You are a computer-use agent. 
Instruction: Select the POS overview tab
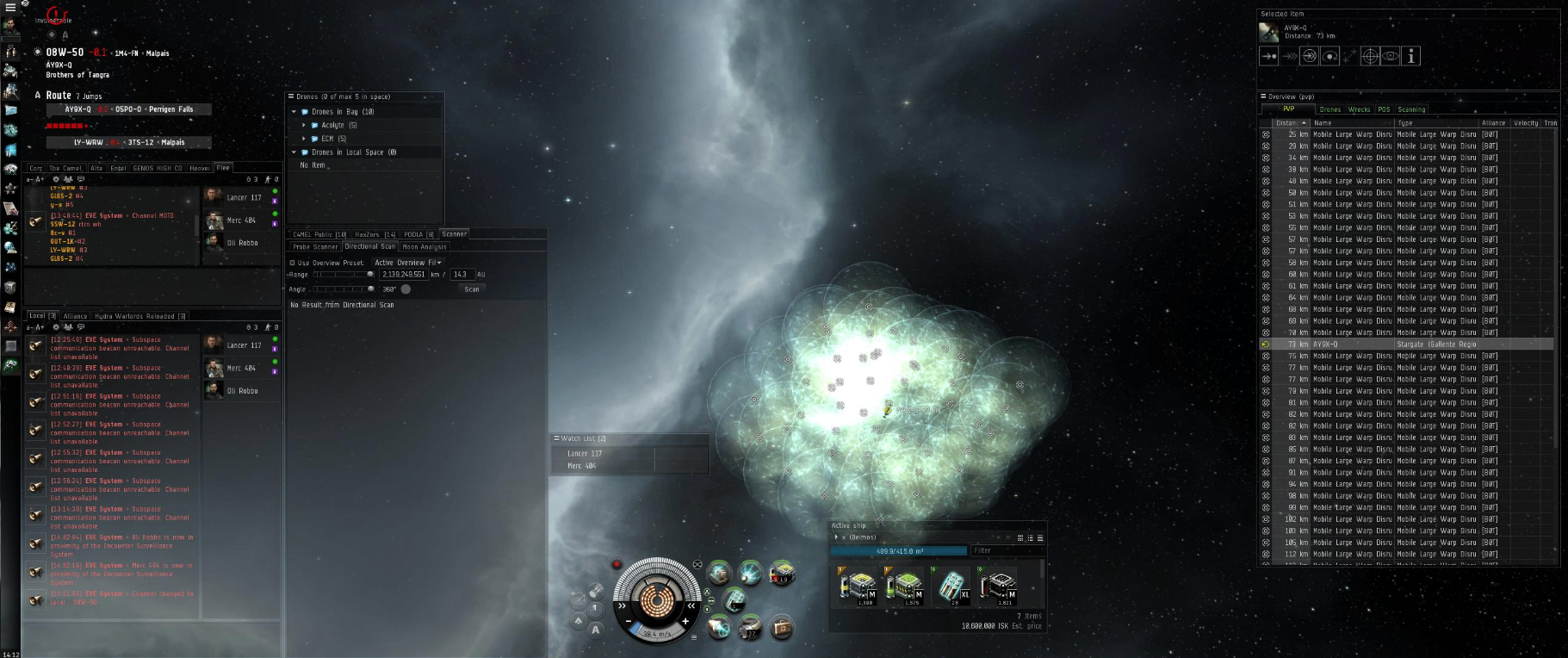pos(1384,109)
